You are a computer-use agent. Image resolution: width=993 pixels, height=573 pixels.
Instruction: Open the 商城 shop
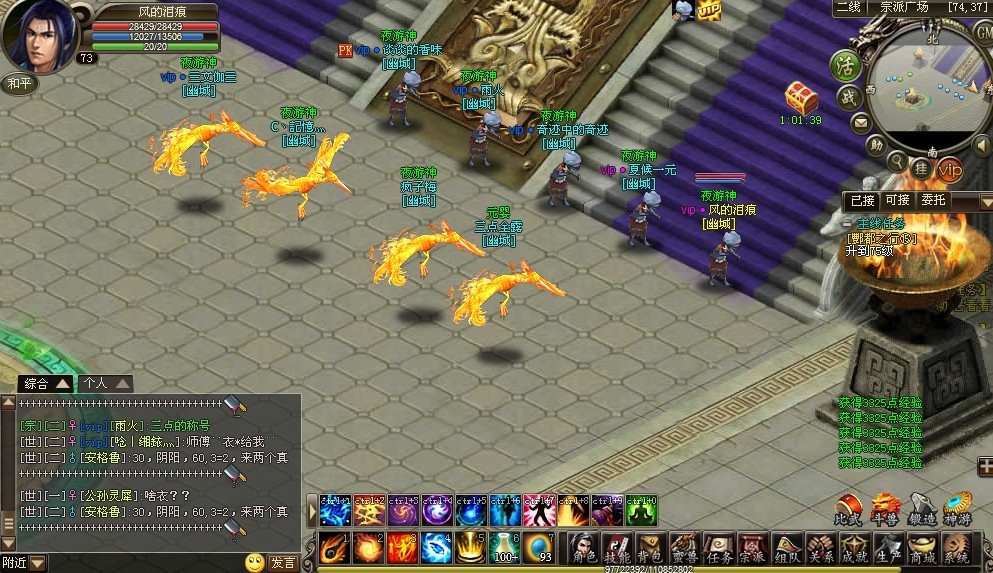pyautogui.click(x=922, y=548)
